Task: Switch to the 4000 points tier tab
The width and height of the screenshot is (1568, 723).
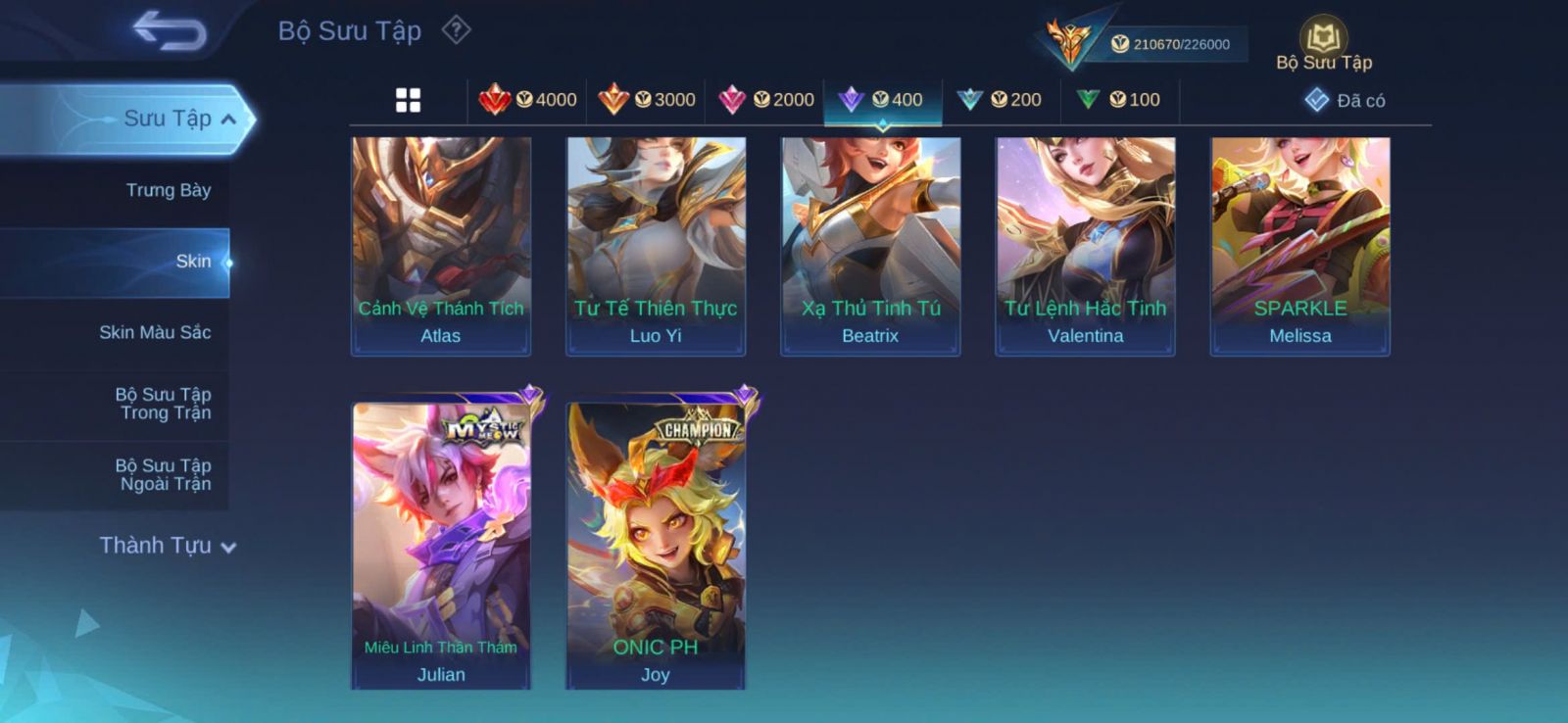Action: [528, 100]
